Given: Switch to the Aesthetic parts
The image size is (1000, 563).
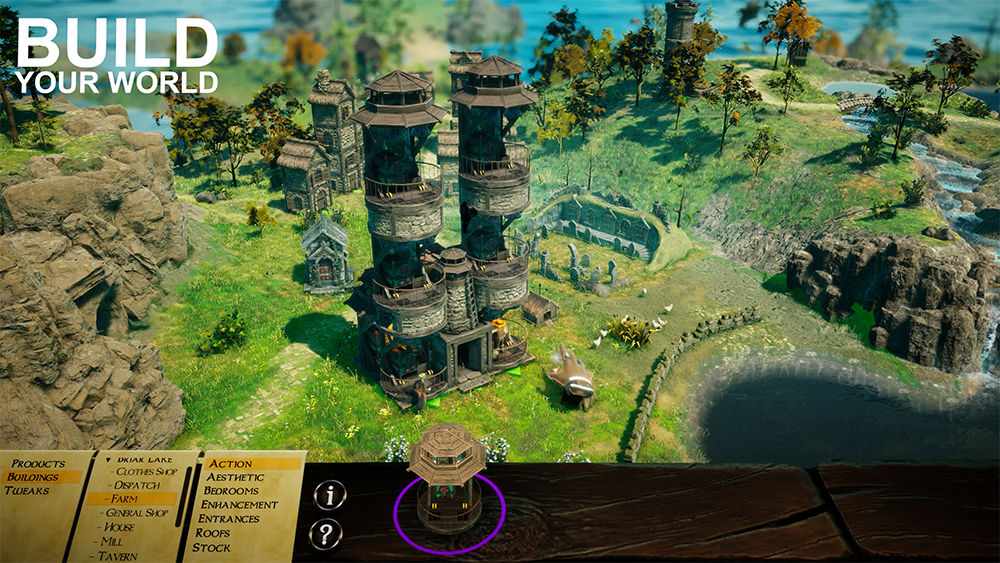Looking at the screenshot, I should coord(235,478).
